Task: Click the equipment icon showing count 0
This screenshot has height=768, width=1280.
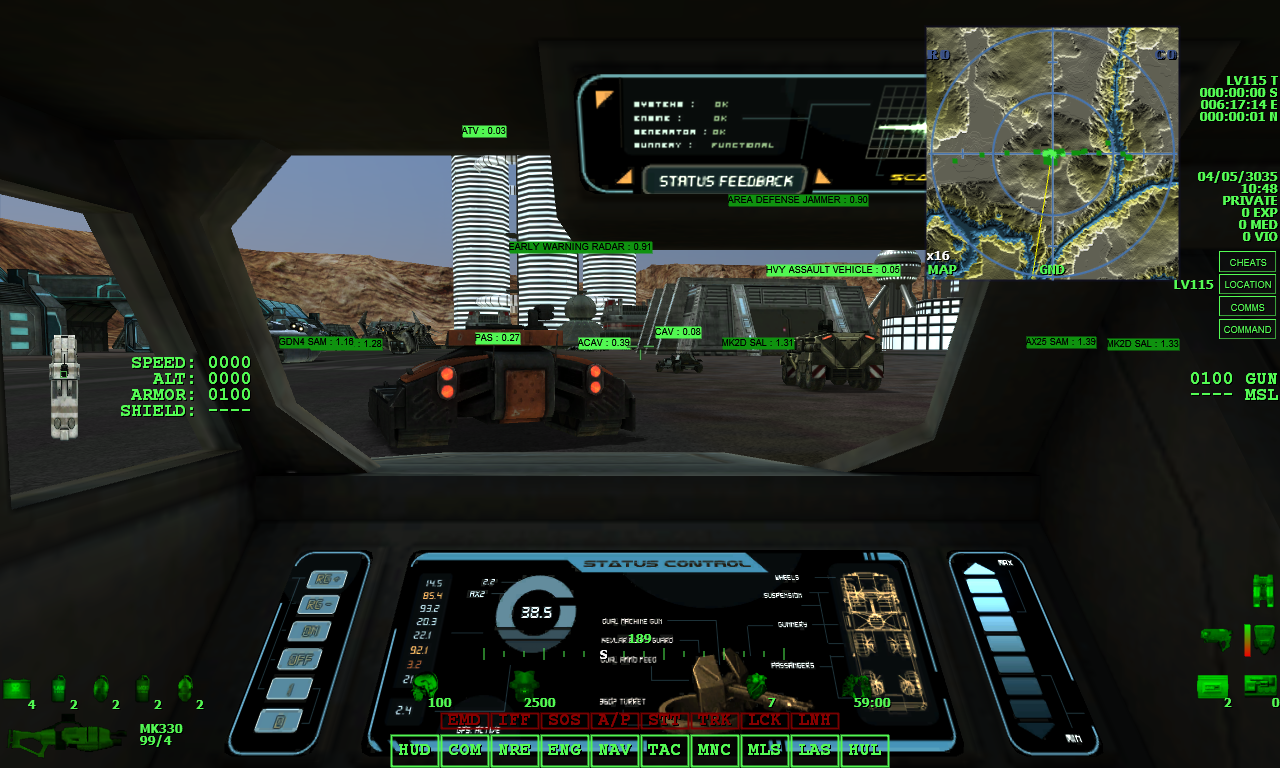Action: point(1260,685)
